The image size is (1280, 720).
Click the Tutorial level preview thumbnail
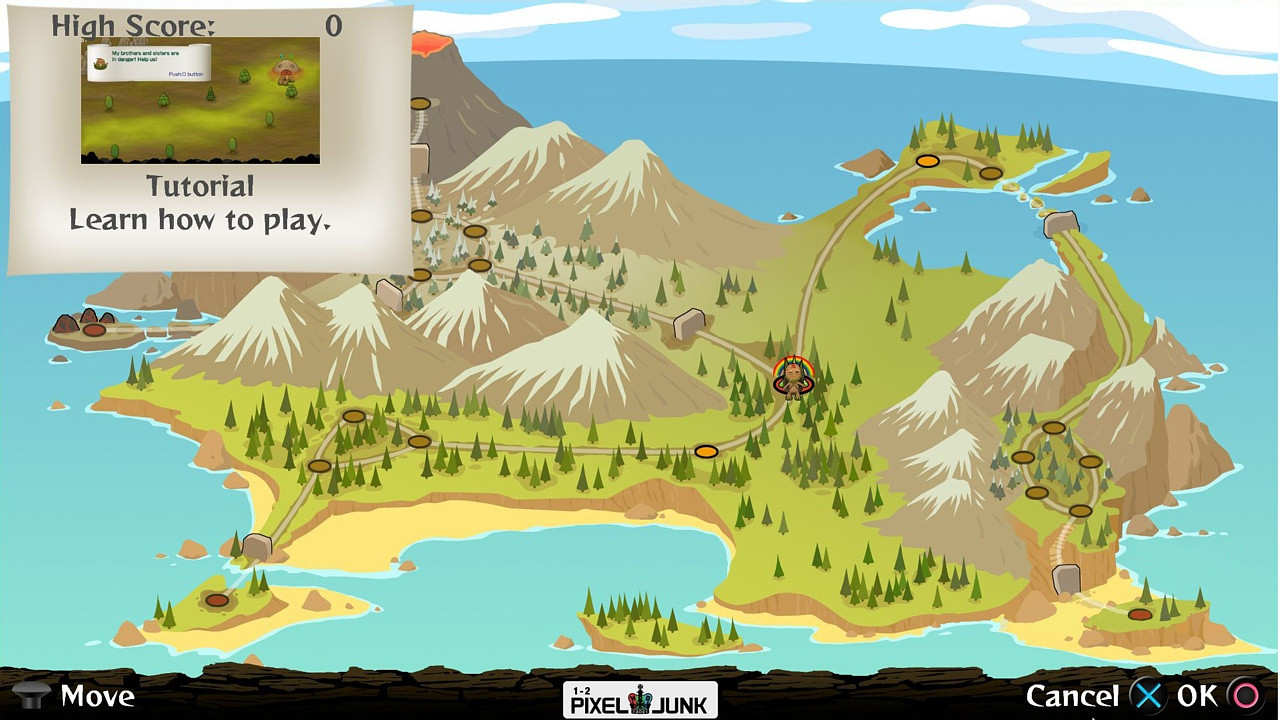(200, 101)
